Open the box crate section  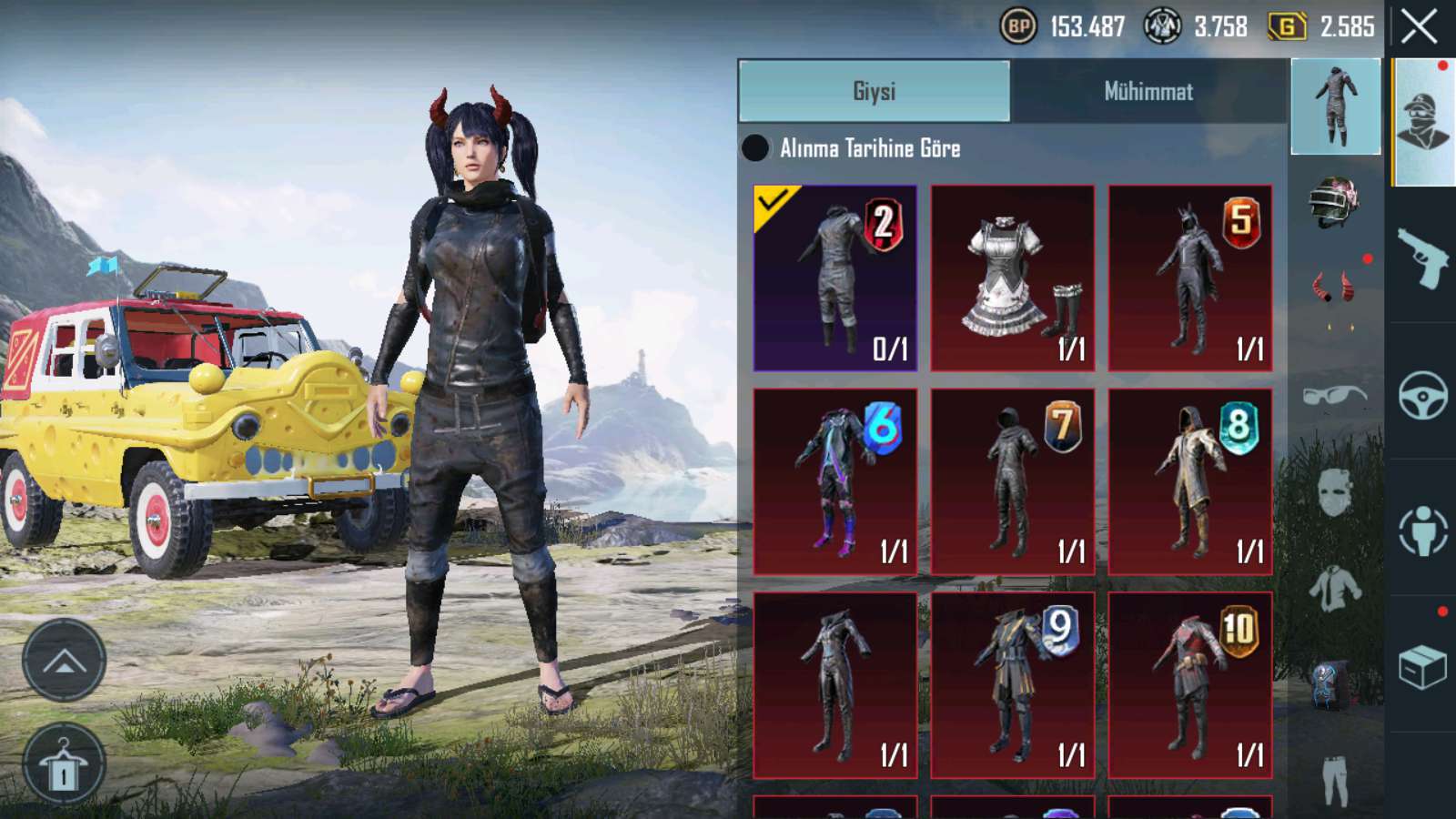click(1422, 667)
